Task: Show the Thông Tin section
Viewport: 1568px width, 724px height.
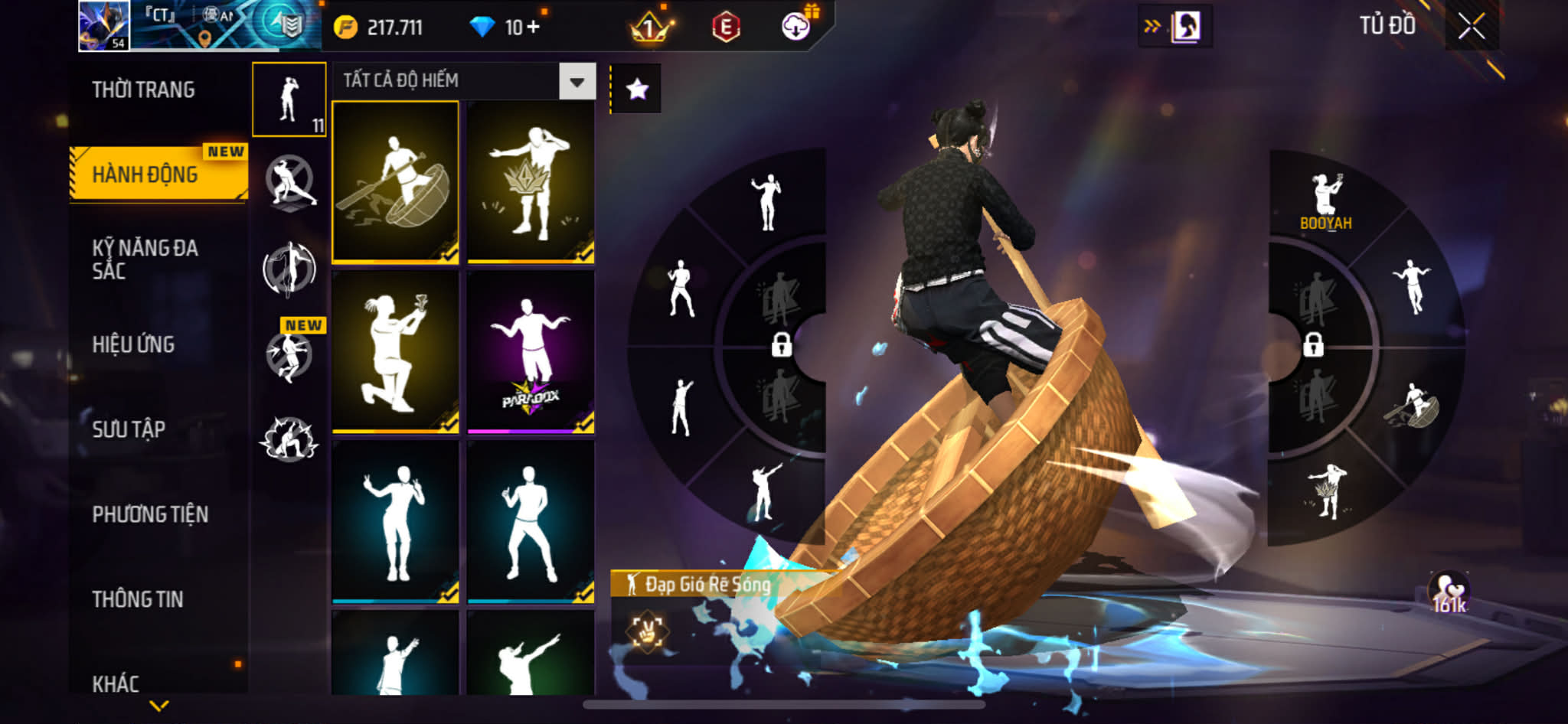Action: [x=138, y=599]
